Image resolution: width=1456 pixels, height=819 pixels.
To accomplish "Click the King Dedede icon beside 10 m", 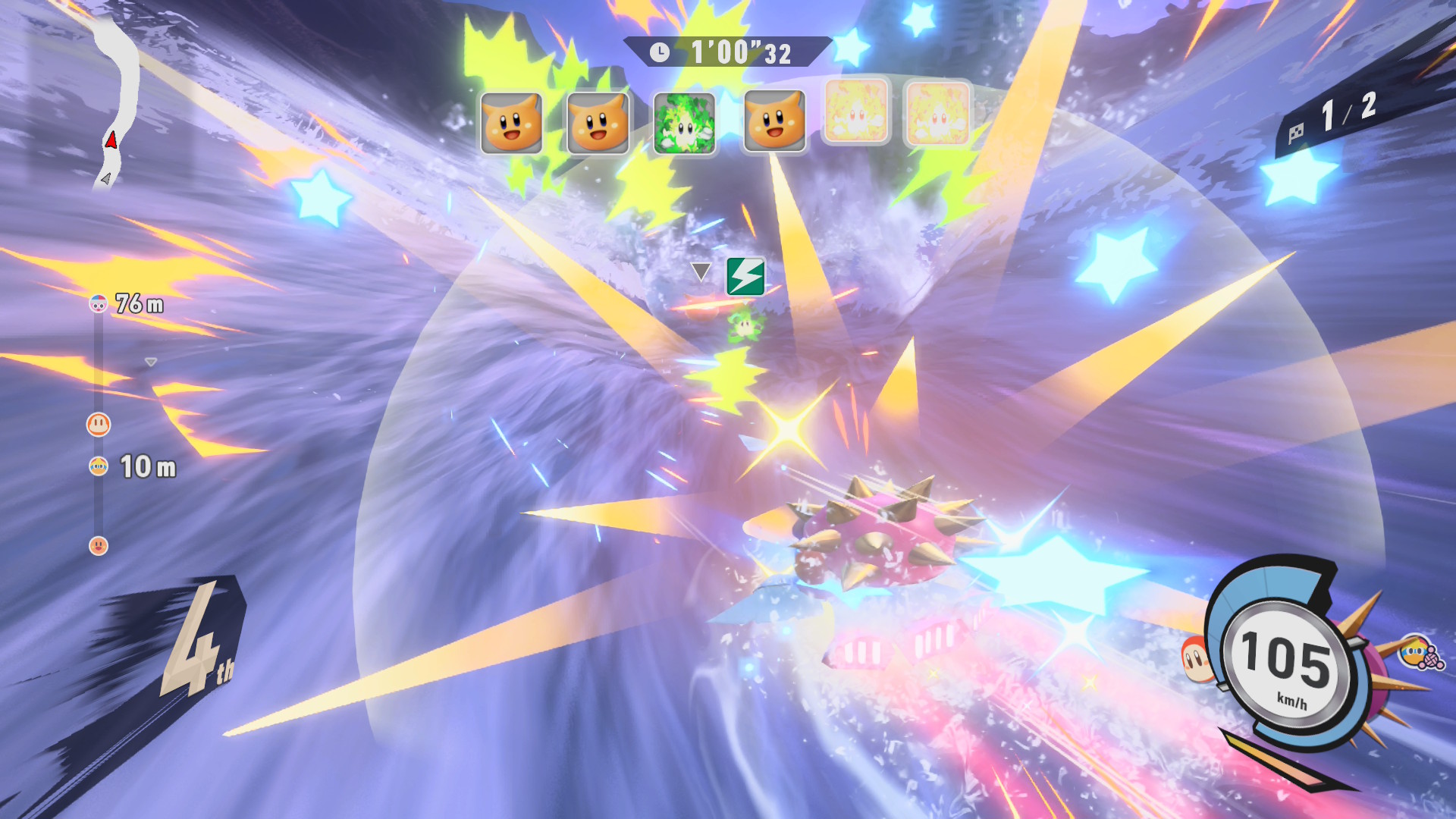I will coord(99,466).
